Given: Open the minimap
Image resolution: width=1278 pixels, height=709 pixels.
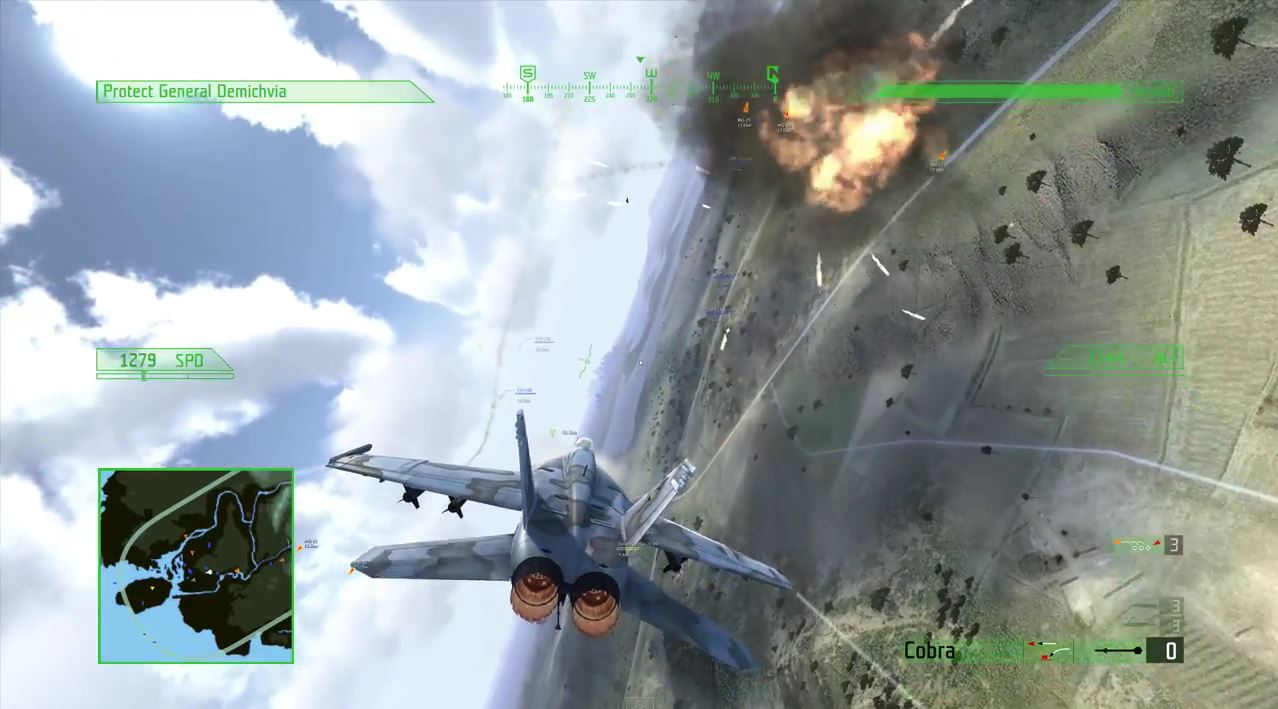Looking at the screenshot, I should (196, 566).
